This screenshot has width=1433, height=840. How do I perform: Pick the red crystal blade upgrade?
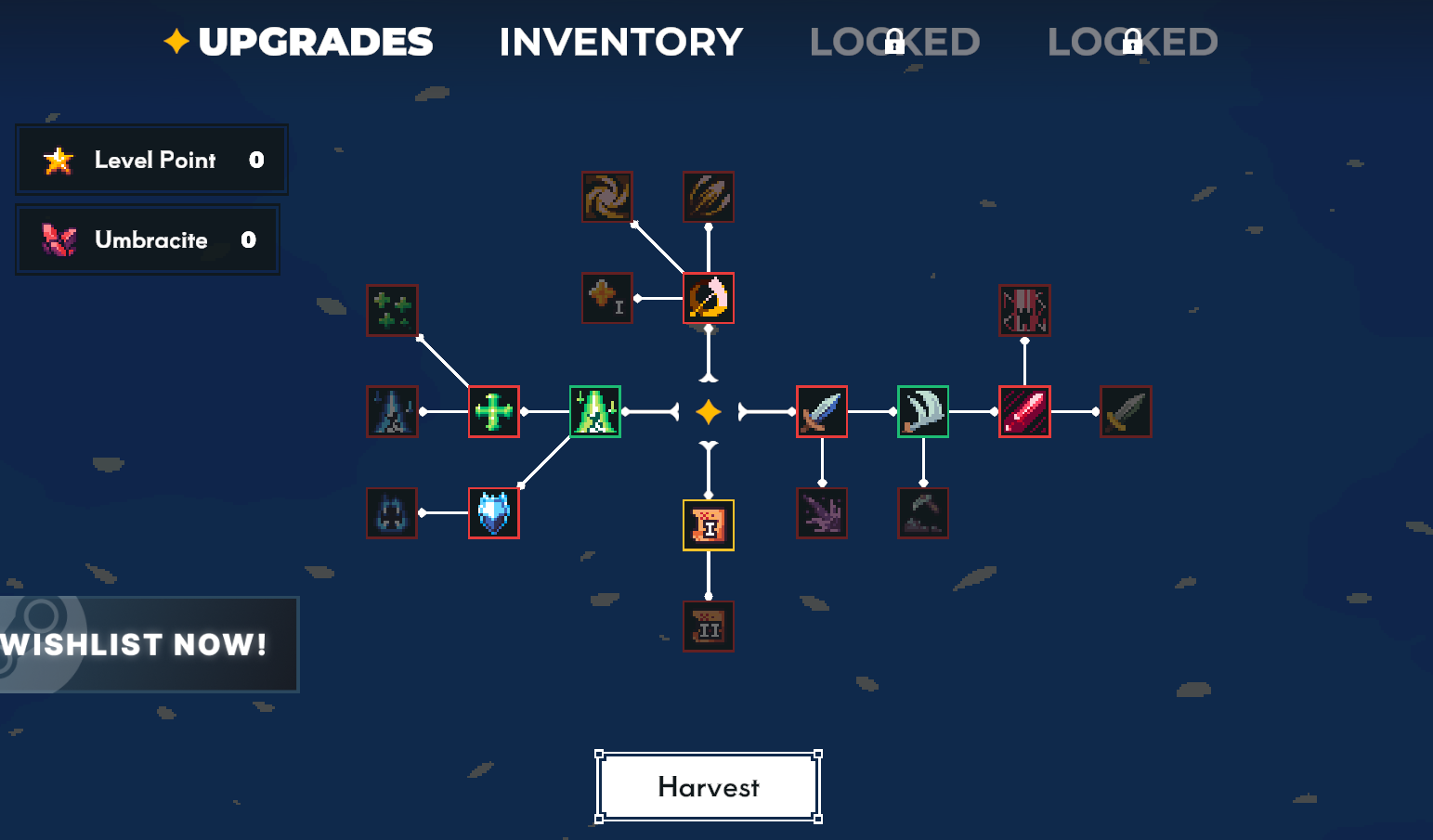click(1024, 411)
